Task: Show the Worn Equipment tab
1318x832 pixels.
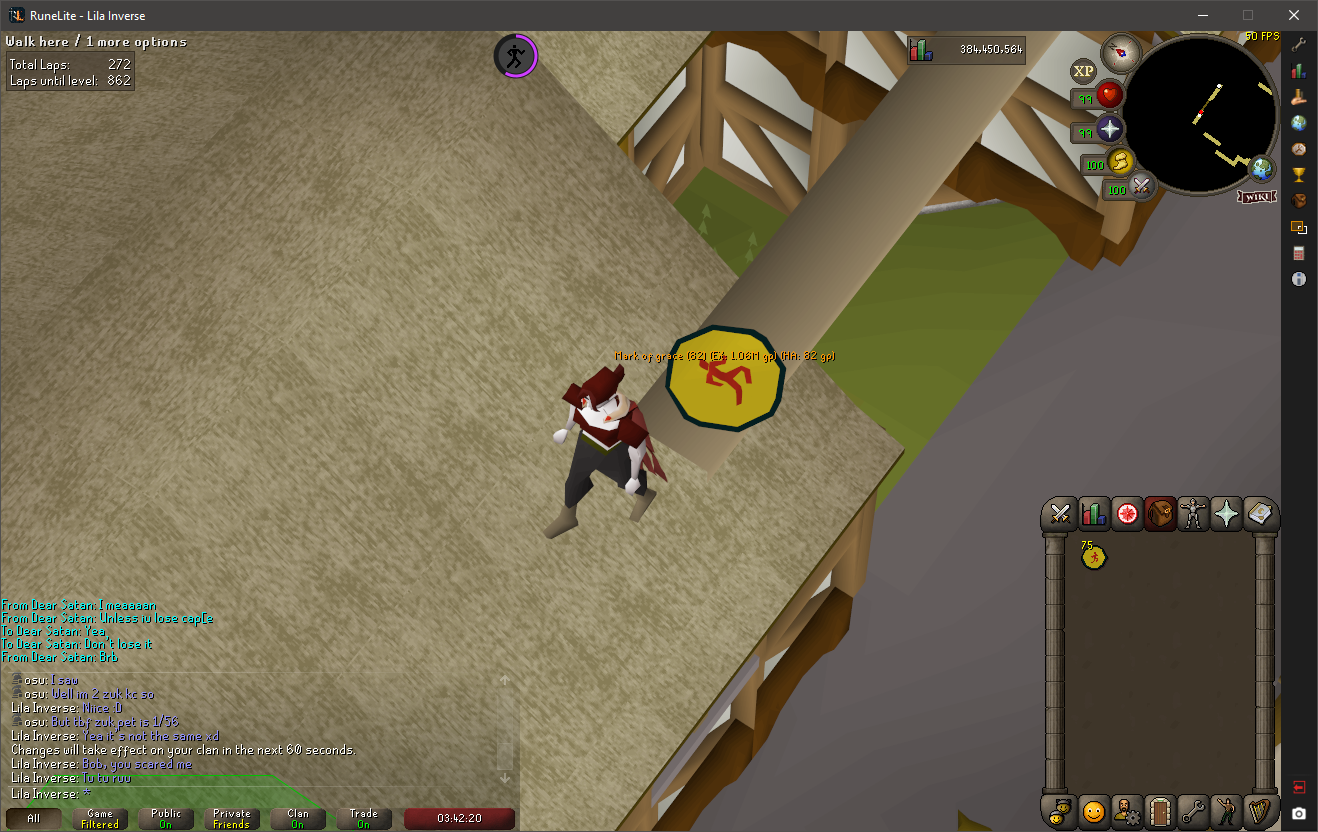Action: point(1193,514)
